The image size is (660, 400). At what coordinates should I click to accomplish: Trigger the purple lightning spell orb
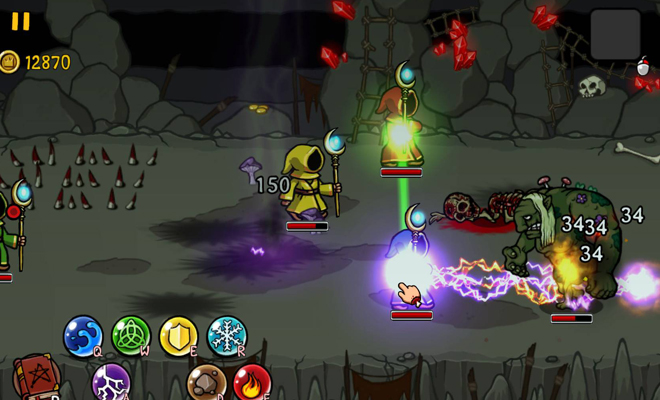coord(110,383)
